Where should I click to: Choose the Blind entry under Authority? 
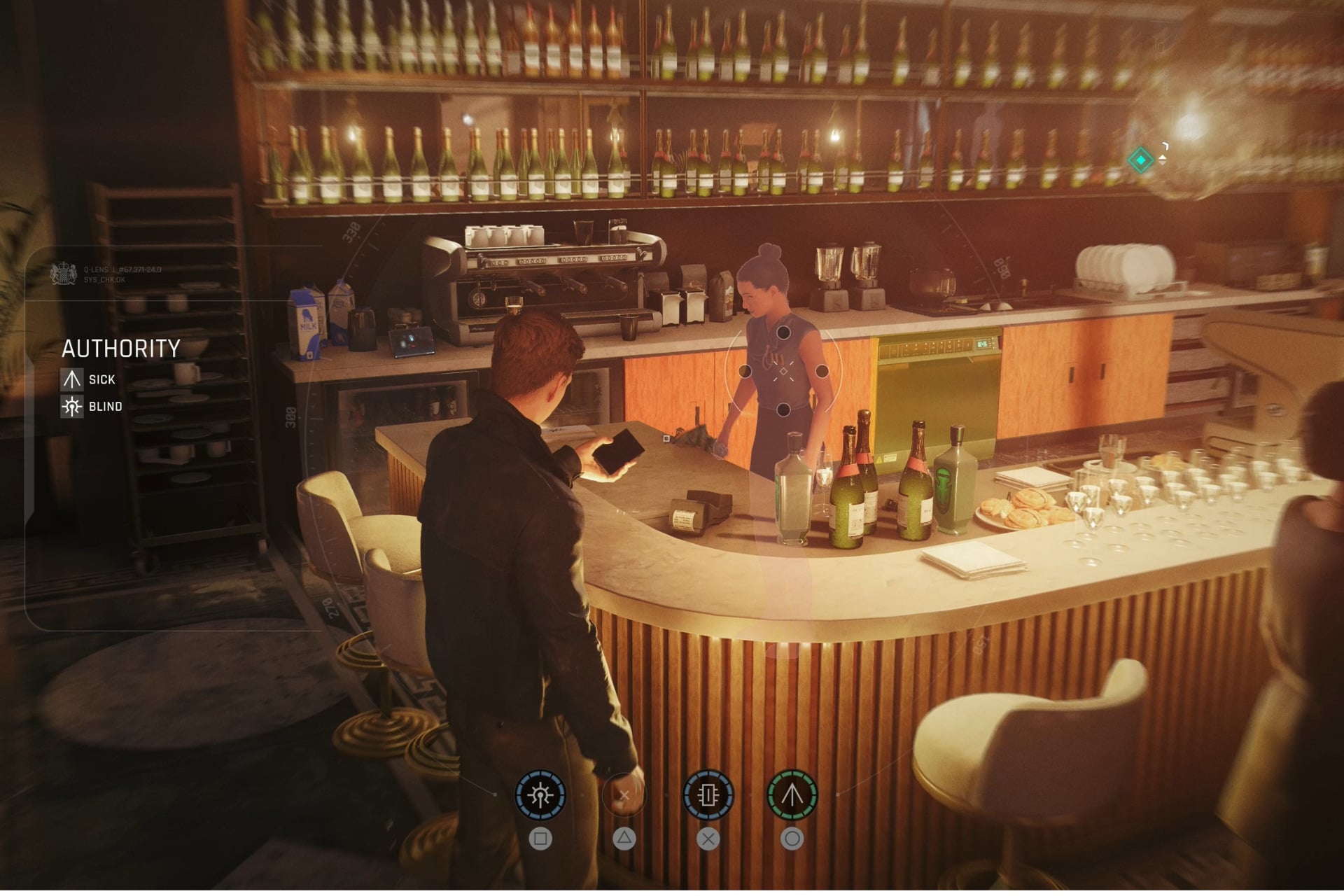click(92, 407)
